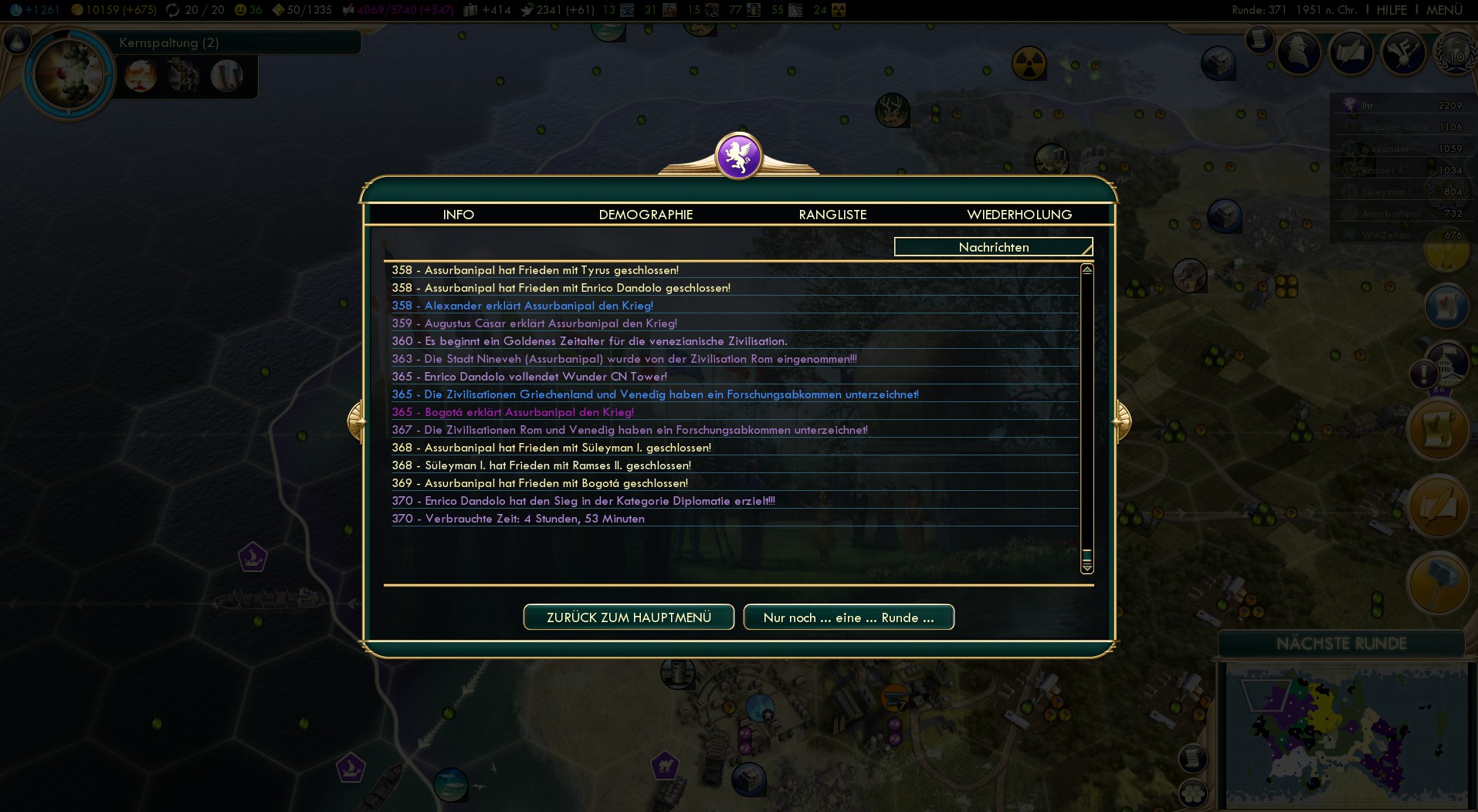
Task: Click the left golden arrow of dialog
Action: (x=356, y=421)
